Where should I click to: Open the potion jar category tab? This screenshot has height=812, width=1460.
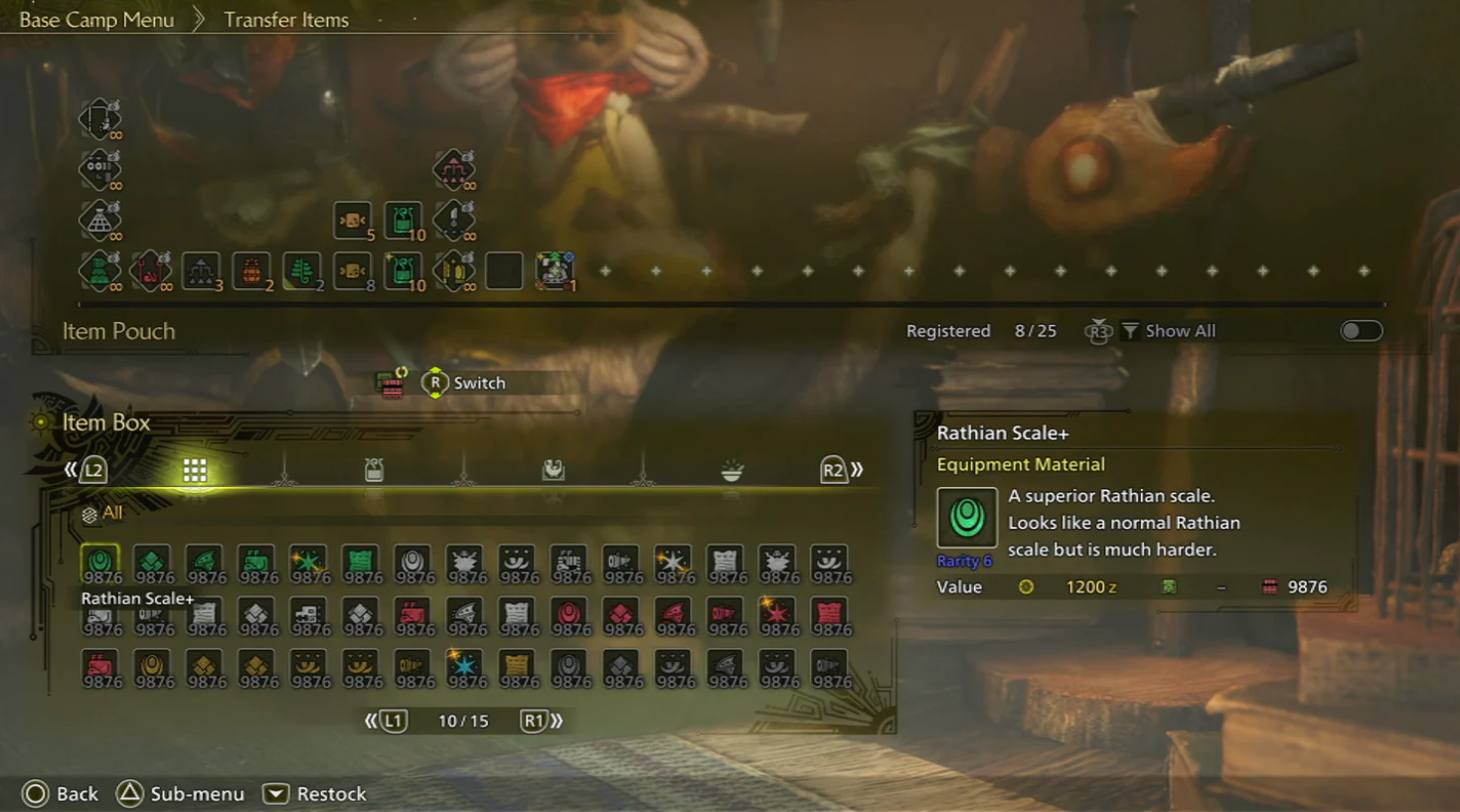[374, 470]
